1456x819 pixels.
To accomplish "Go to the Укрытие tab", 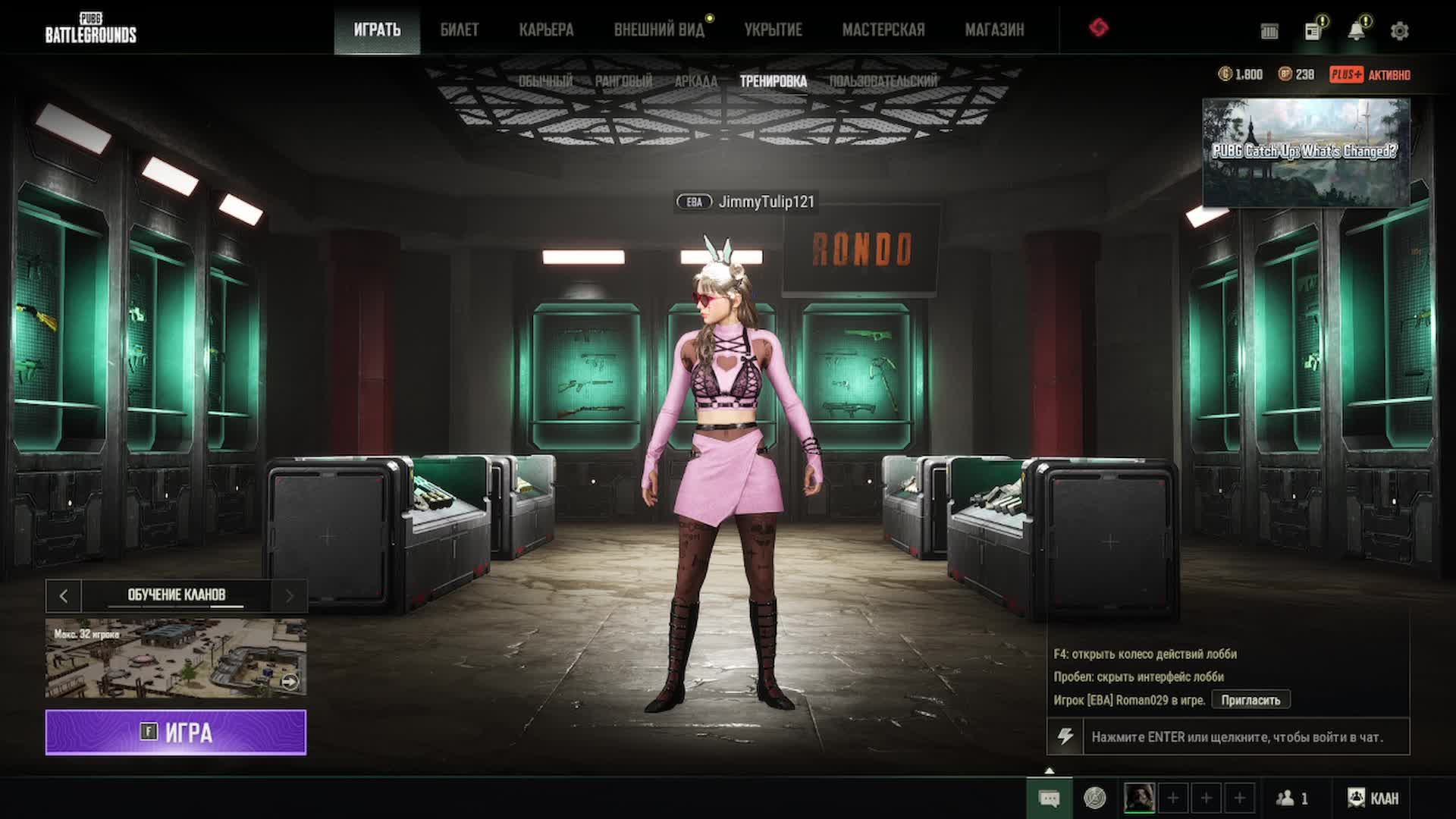I will coord(773,30).
